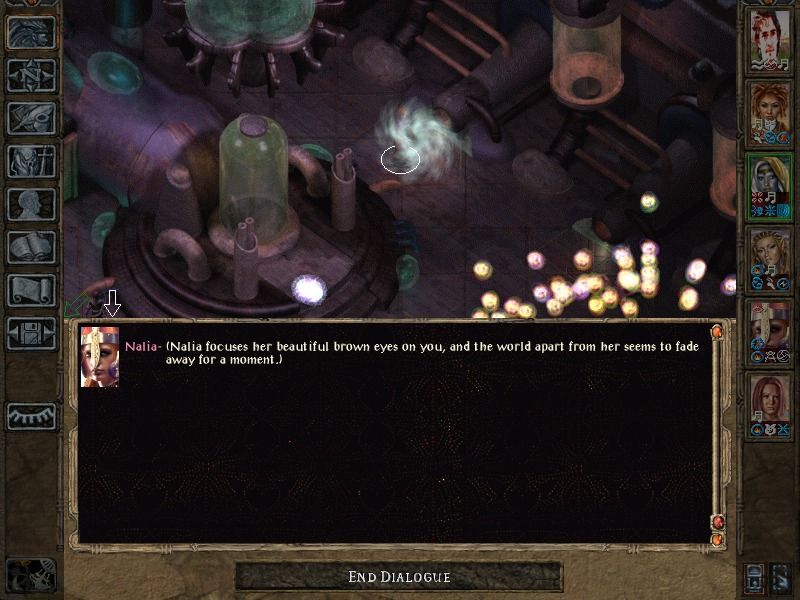Screen dimensions: 800x600
Task: Open the area map from the sidebar
Action: (x=31, y=75)
